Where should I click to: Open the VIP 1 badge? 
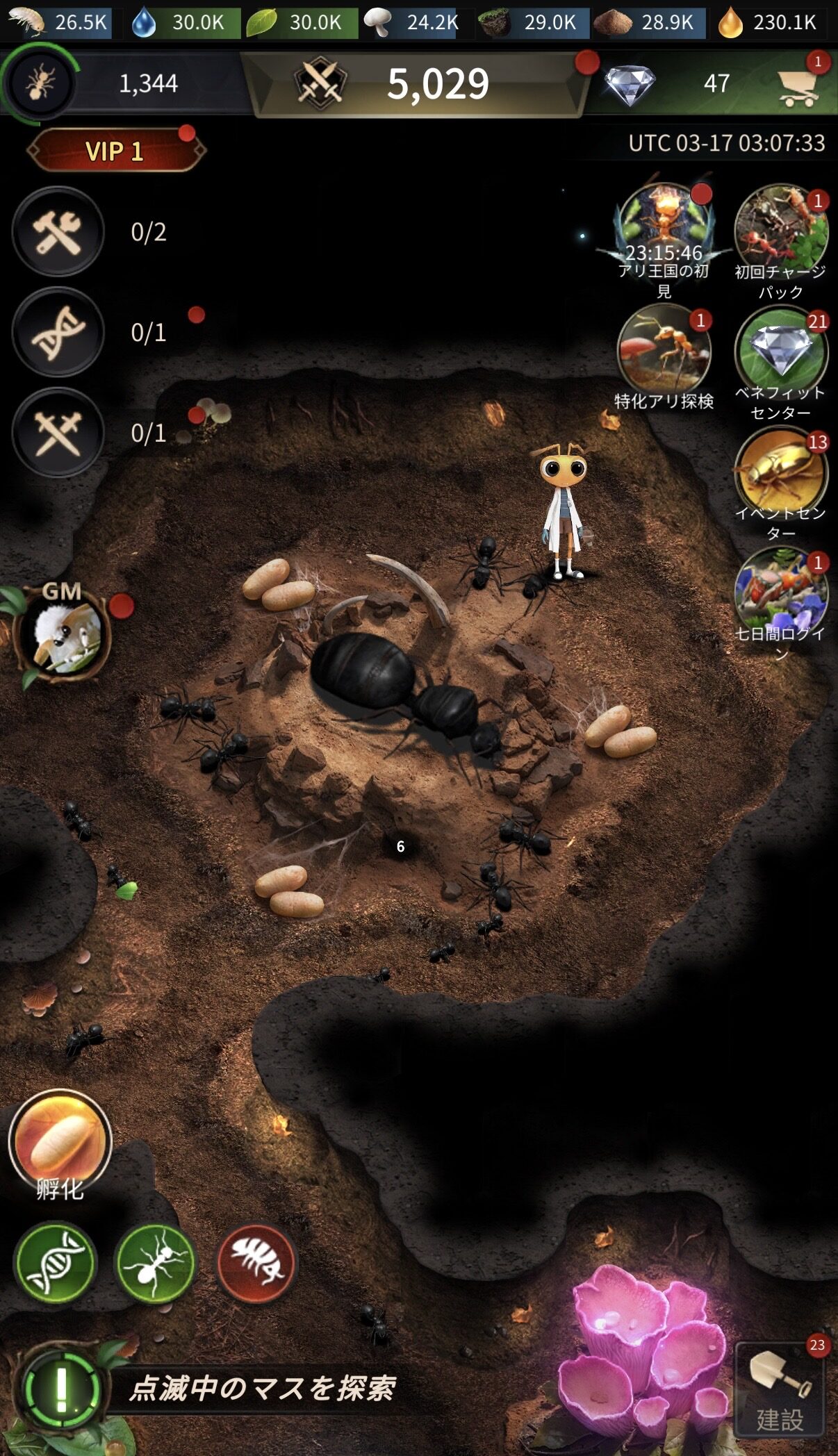click(x=115, y=150)
